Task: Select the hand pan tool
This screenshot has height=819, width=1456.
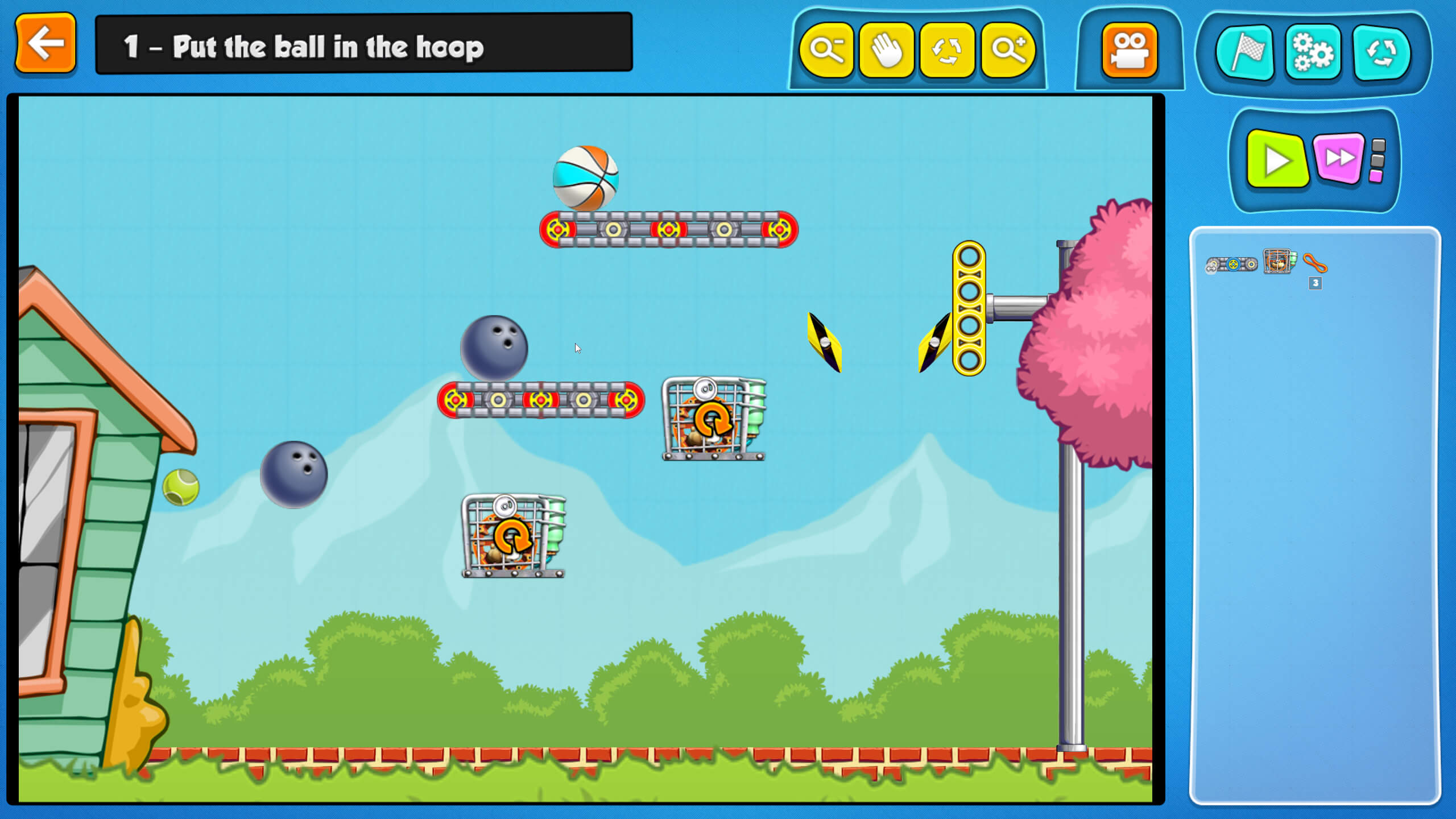Action: tap(887, 50)
